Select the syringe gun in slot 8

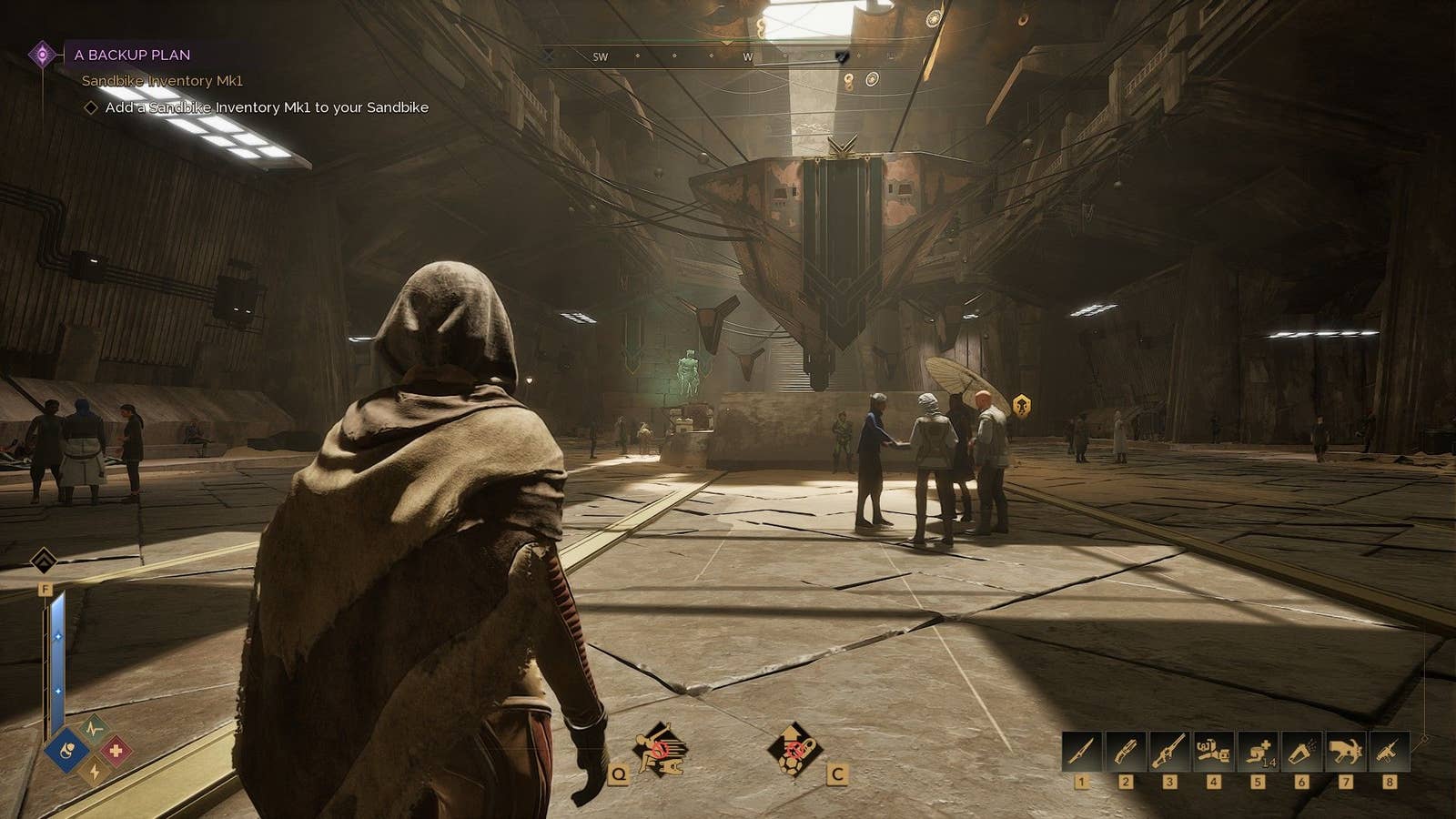click(x=1389, y=753)
